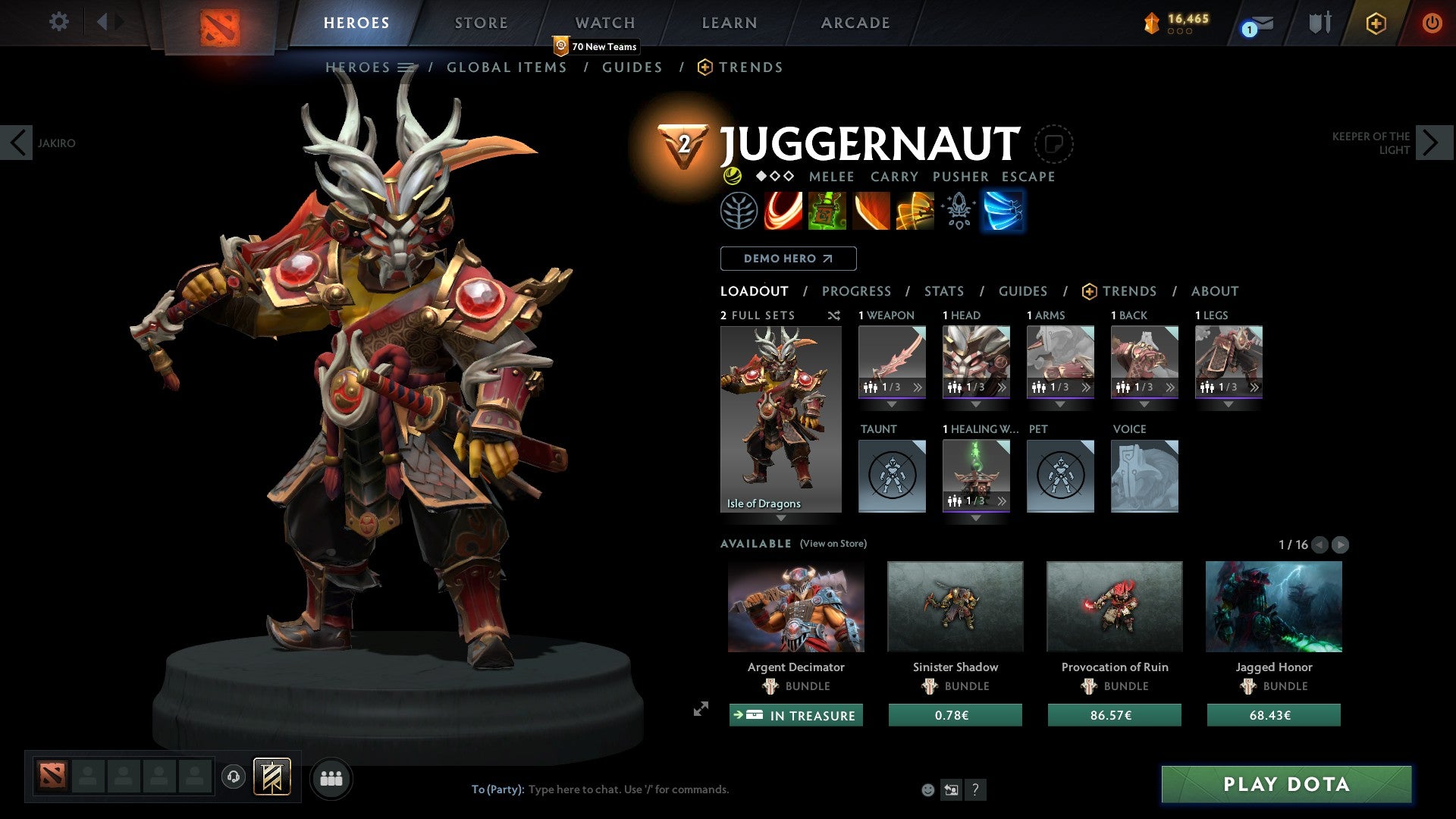Open the party matchmaking group icon
The image size is (1456, 819).
331,778
